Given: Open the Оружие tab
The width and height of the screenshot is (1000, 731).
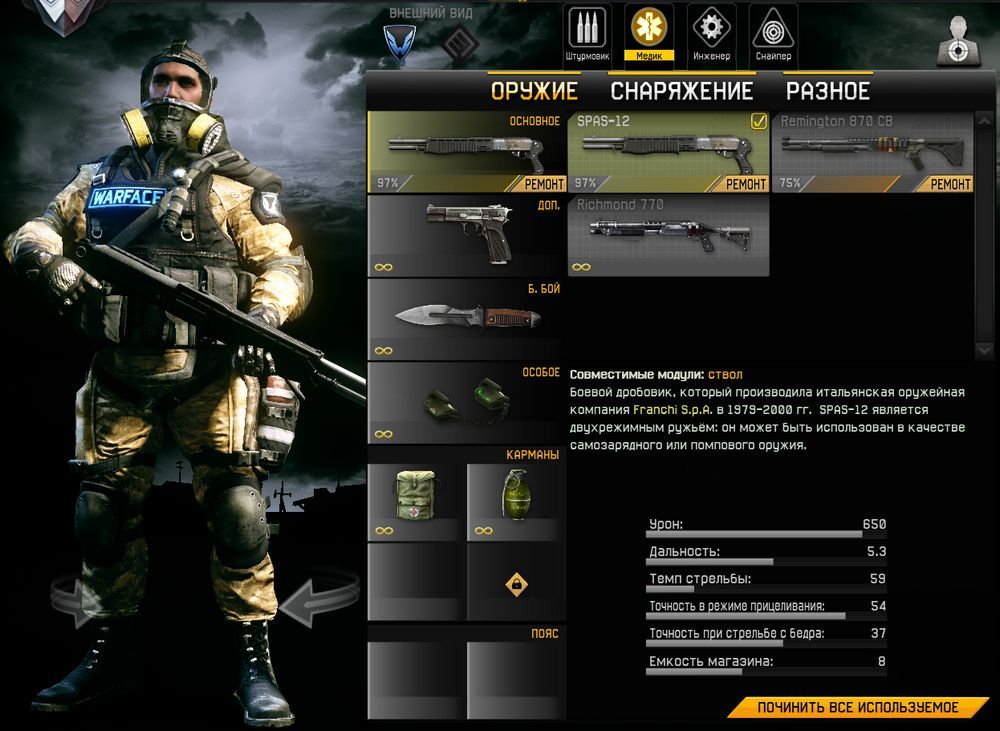Looking at the screenshot, I should tap(534, 91).
